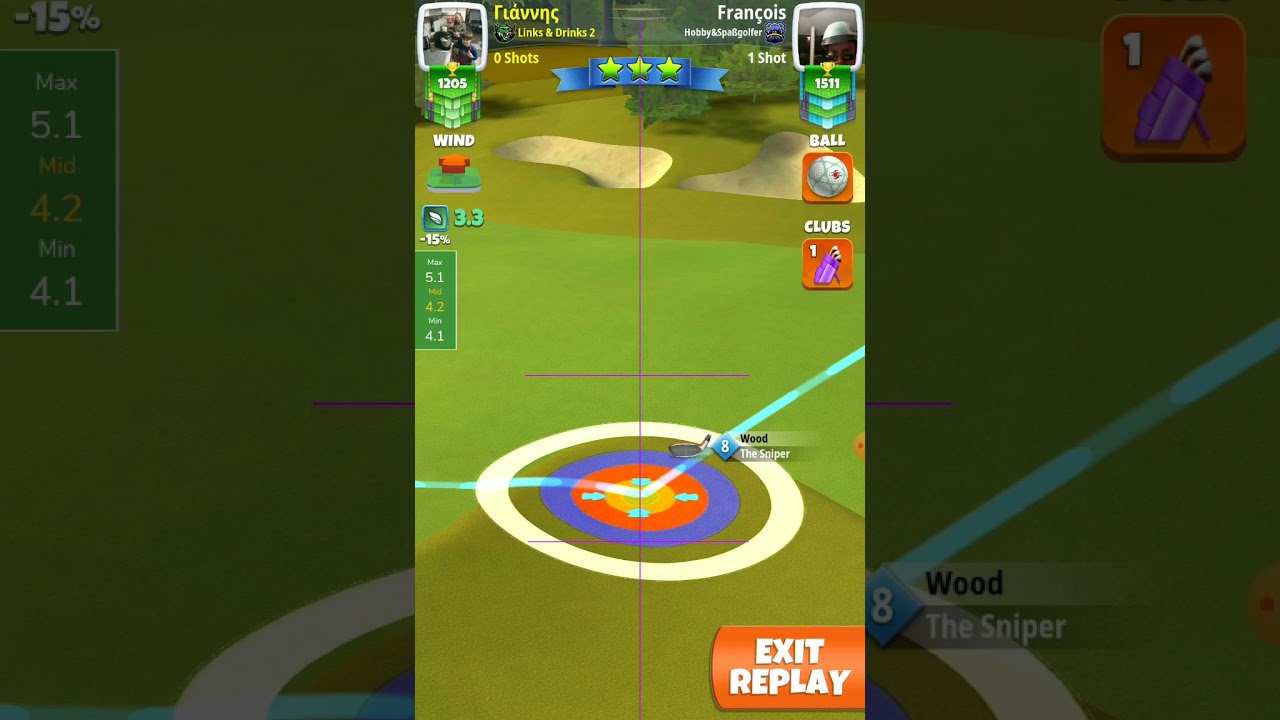Tap the wind direction indicator
1280x720 pixels.
pos(454,172)
